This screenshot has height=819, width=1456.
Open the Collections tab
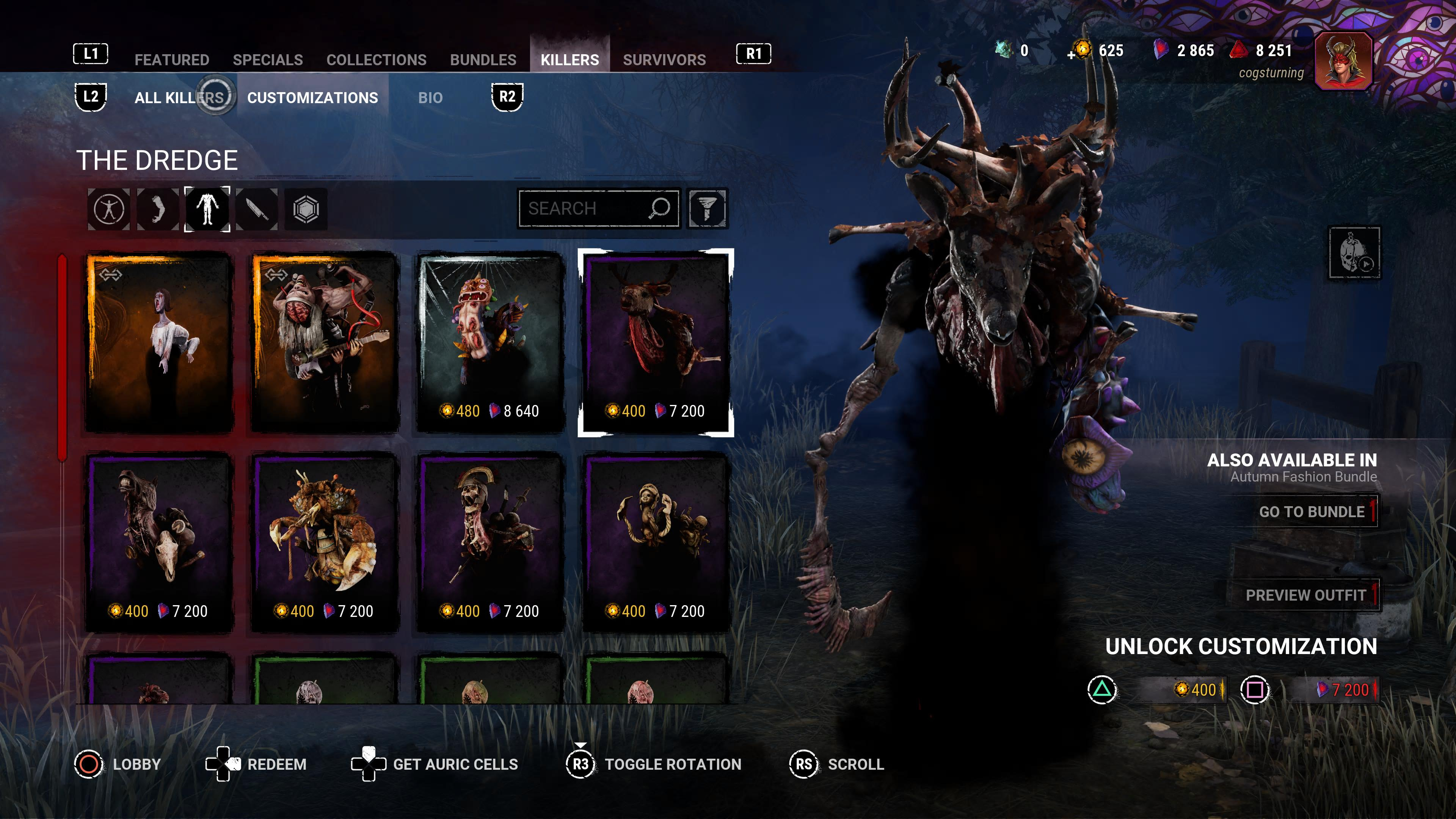coord(376,60)
